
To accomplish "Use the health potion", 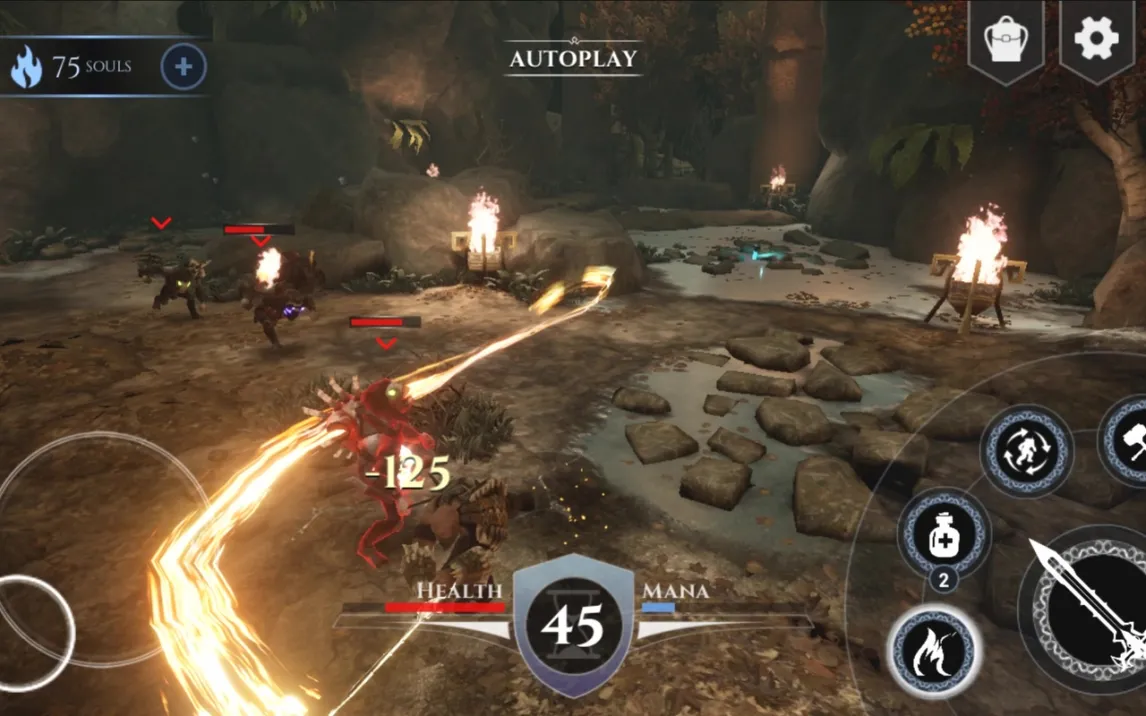I will (x=943, y=535).
